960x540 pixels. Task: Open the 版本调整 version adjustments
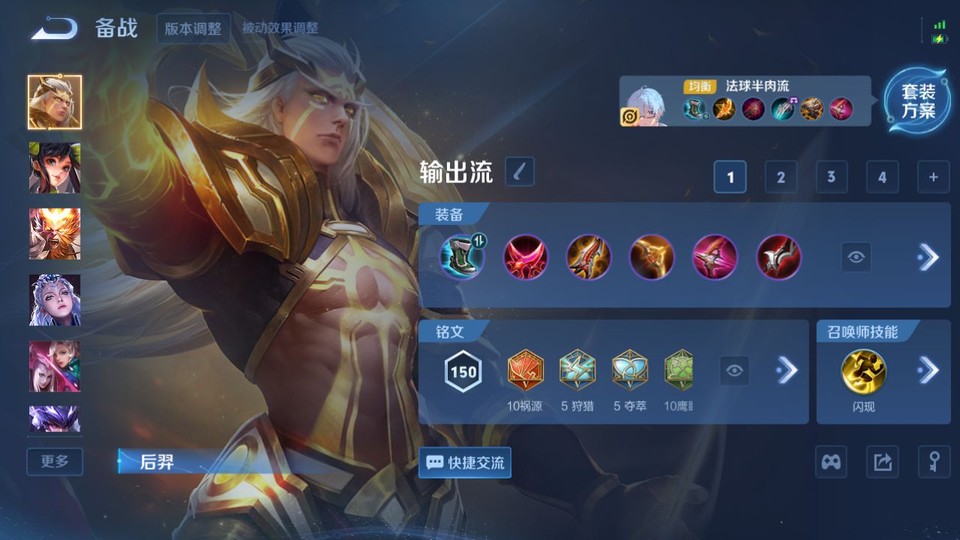(194, 28)
